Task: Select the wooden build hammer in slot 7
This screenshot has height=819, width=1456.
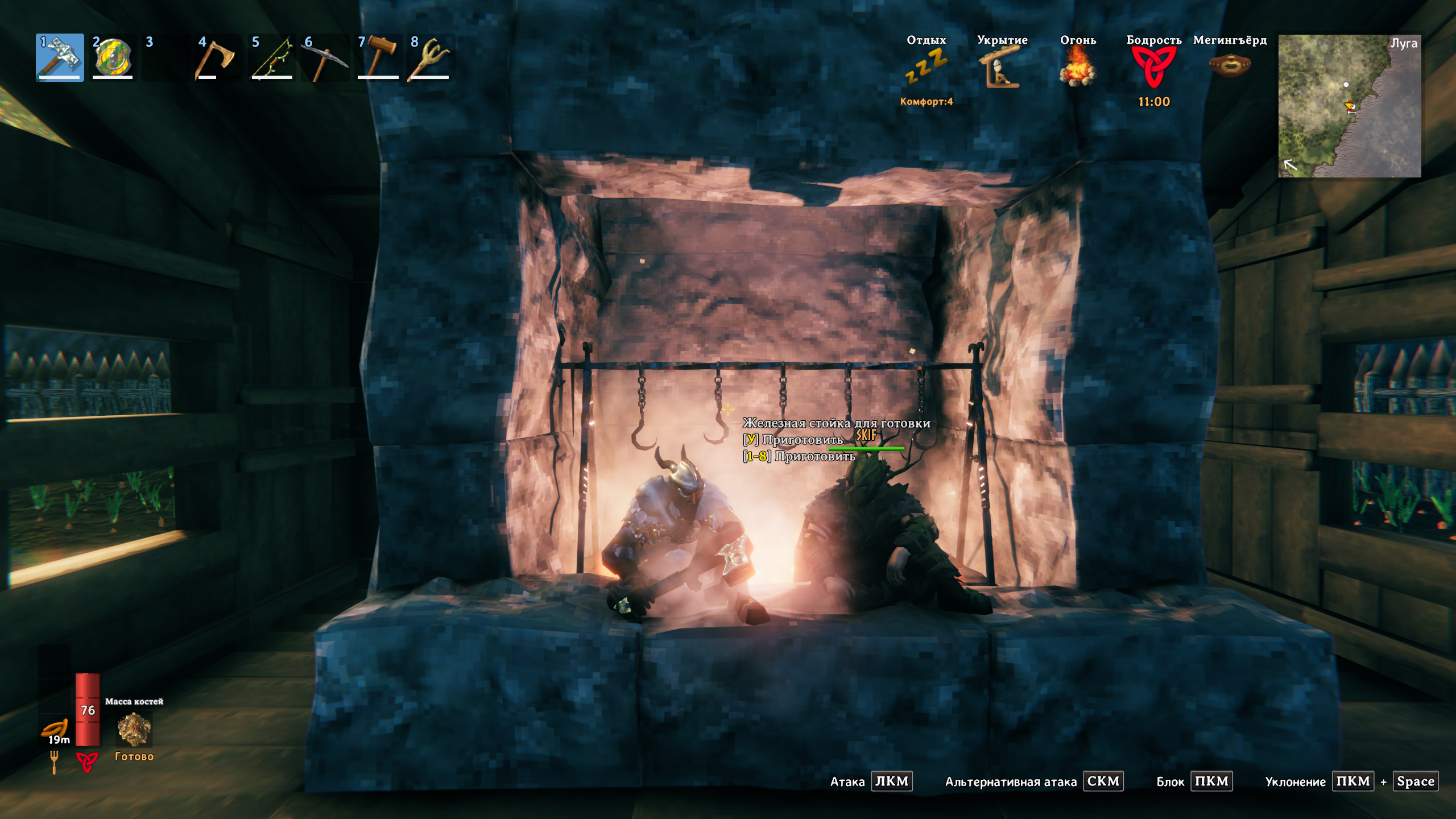Action: 378,57
